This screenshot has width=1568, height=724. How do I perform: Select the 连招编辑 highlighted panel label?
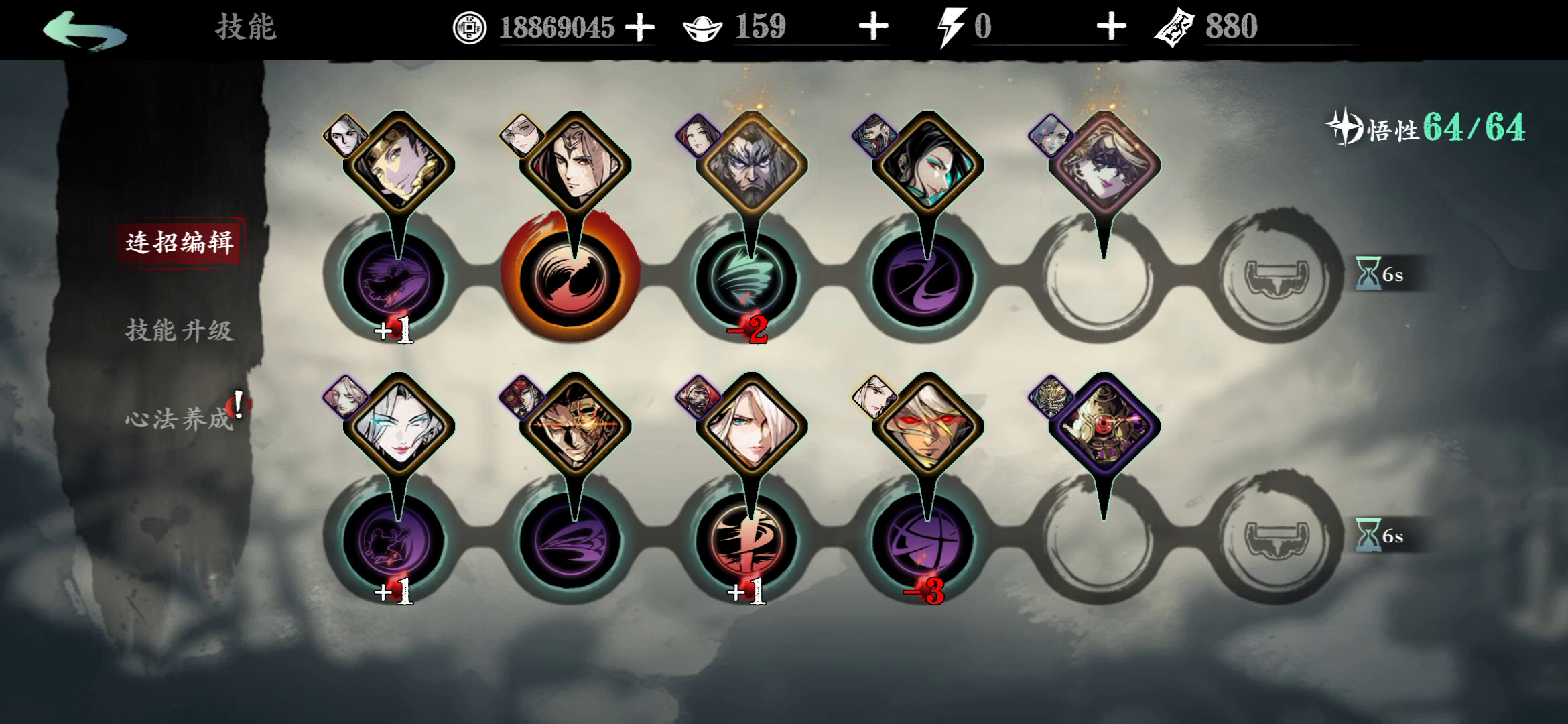pos(181,245)
